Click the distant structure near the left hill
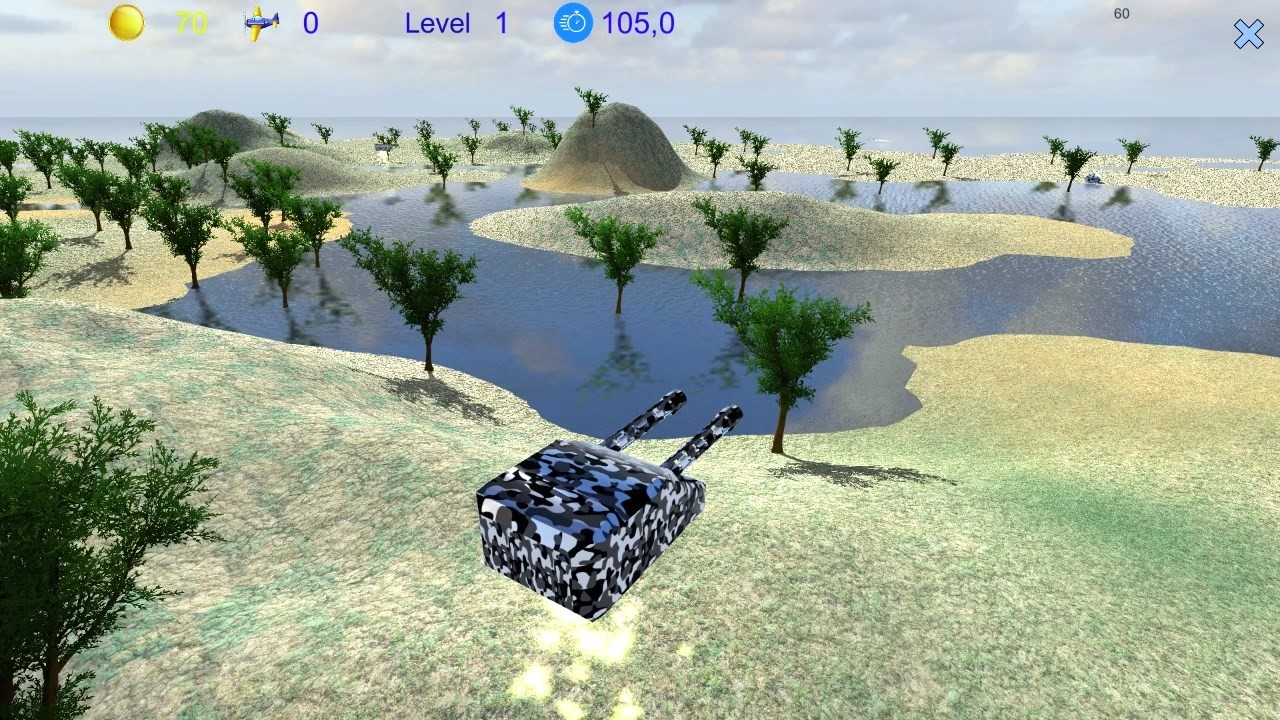1280x720 pixels. click(x=383, y=147)
